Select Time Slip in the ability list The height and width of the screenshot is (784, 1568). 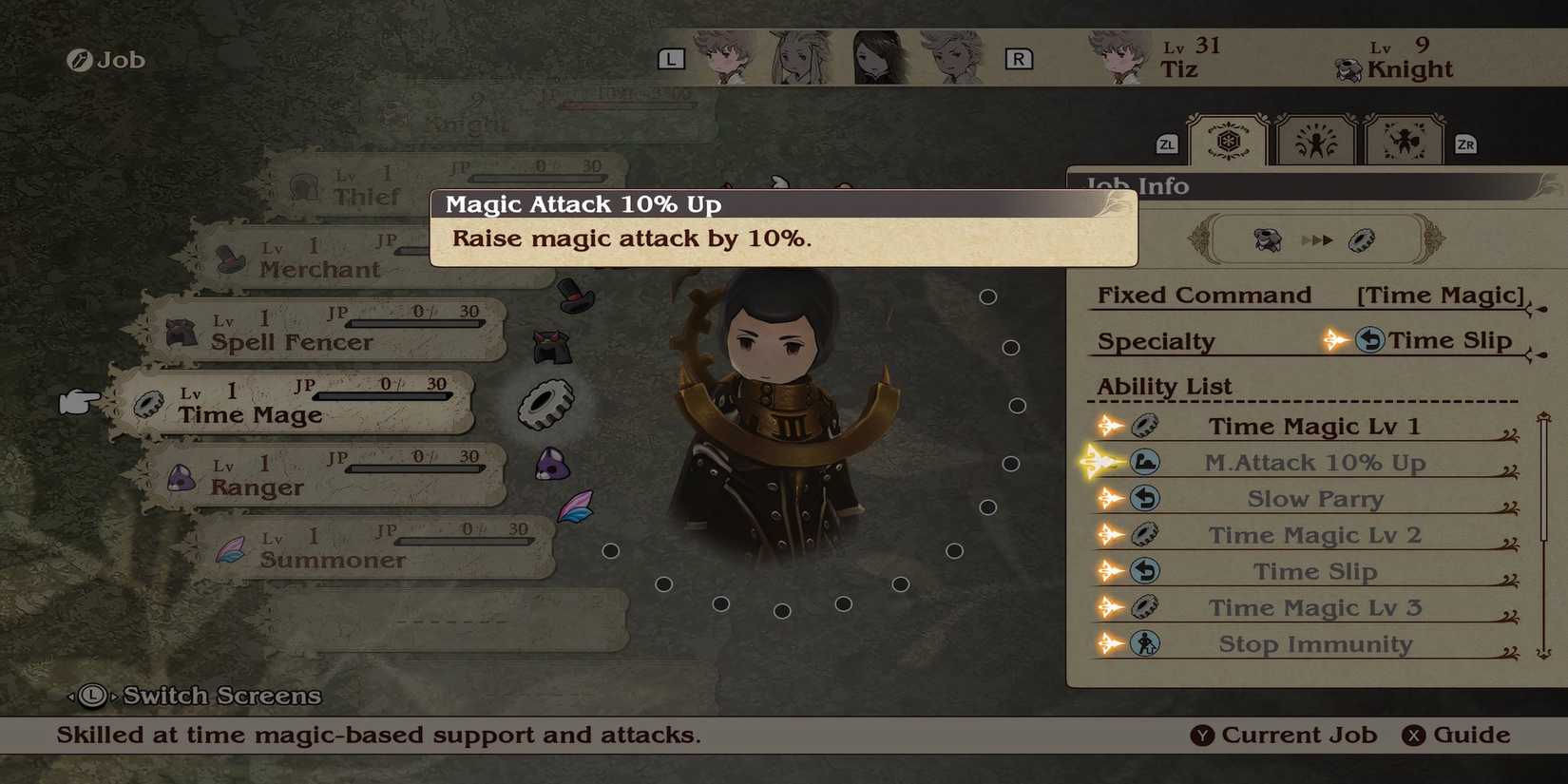(x=1314, y=571)
